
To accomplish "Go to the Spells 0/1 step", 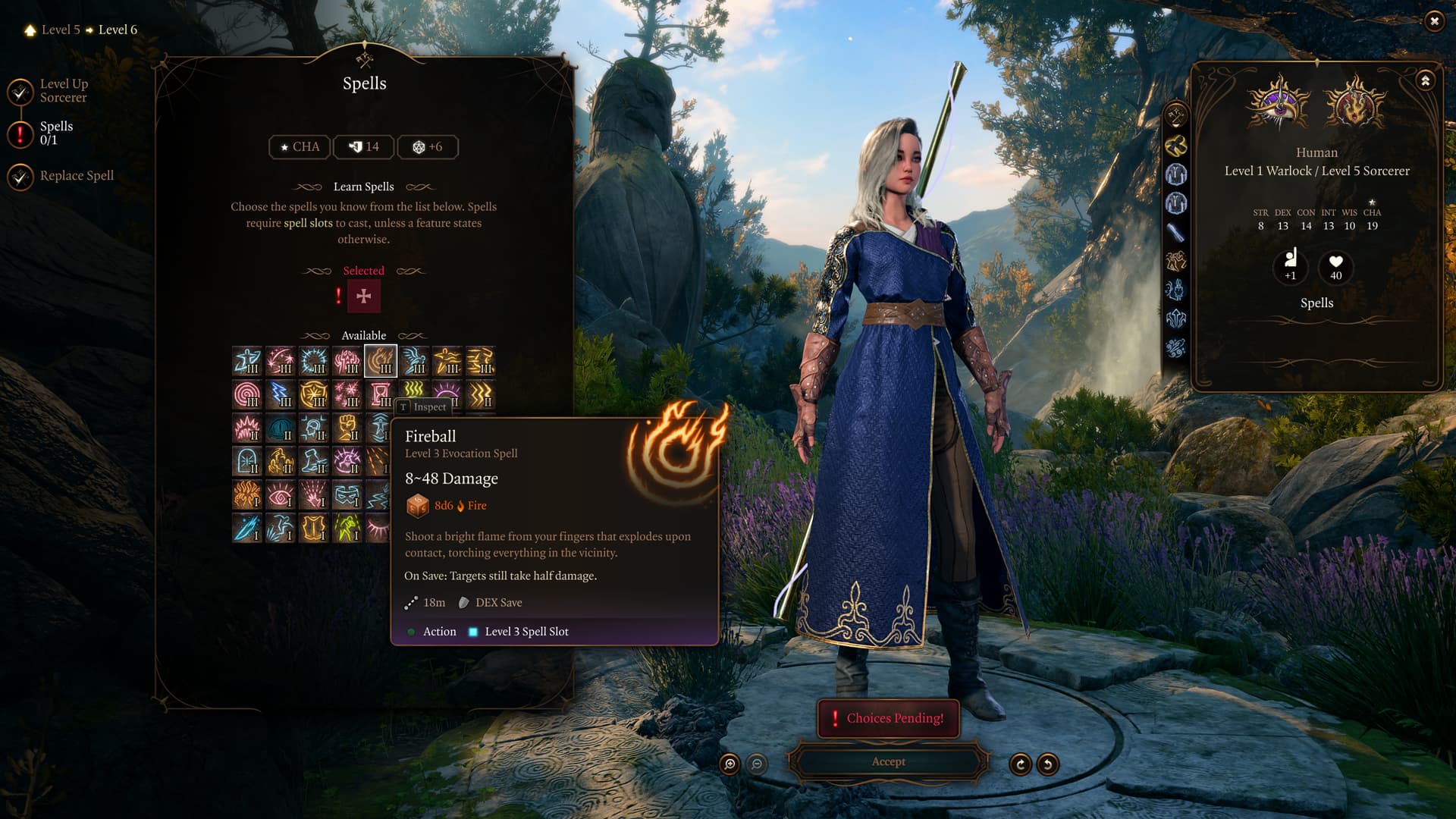I will [x=56, y=133].
